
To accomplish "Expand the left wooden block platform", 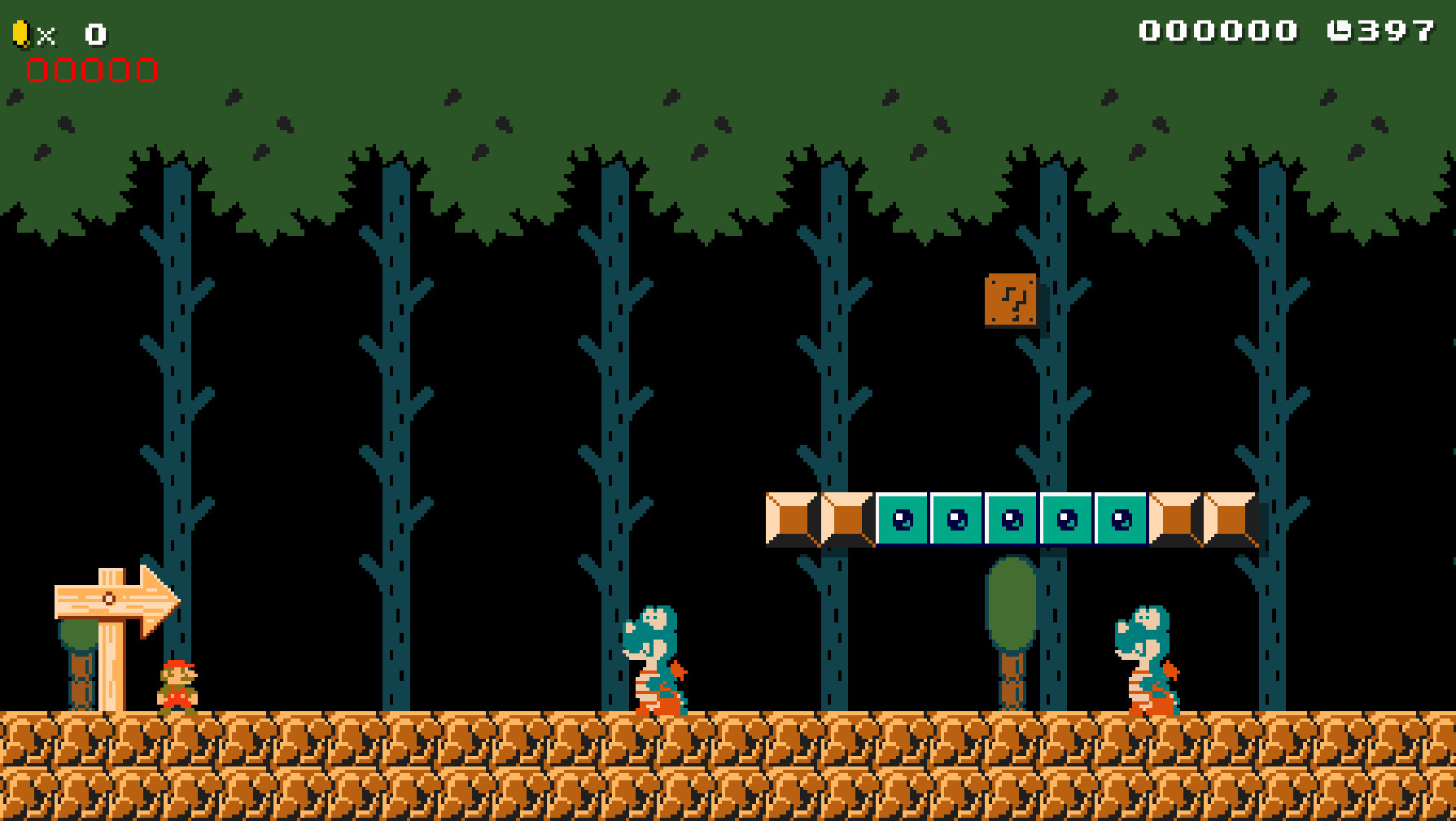I will [818, 519].
